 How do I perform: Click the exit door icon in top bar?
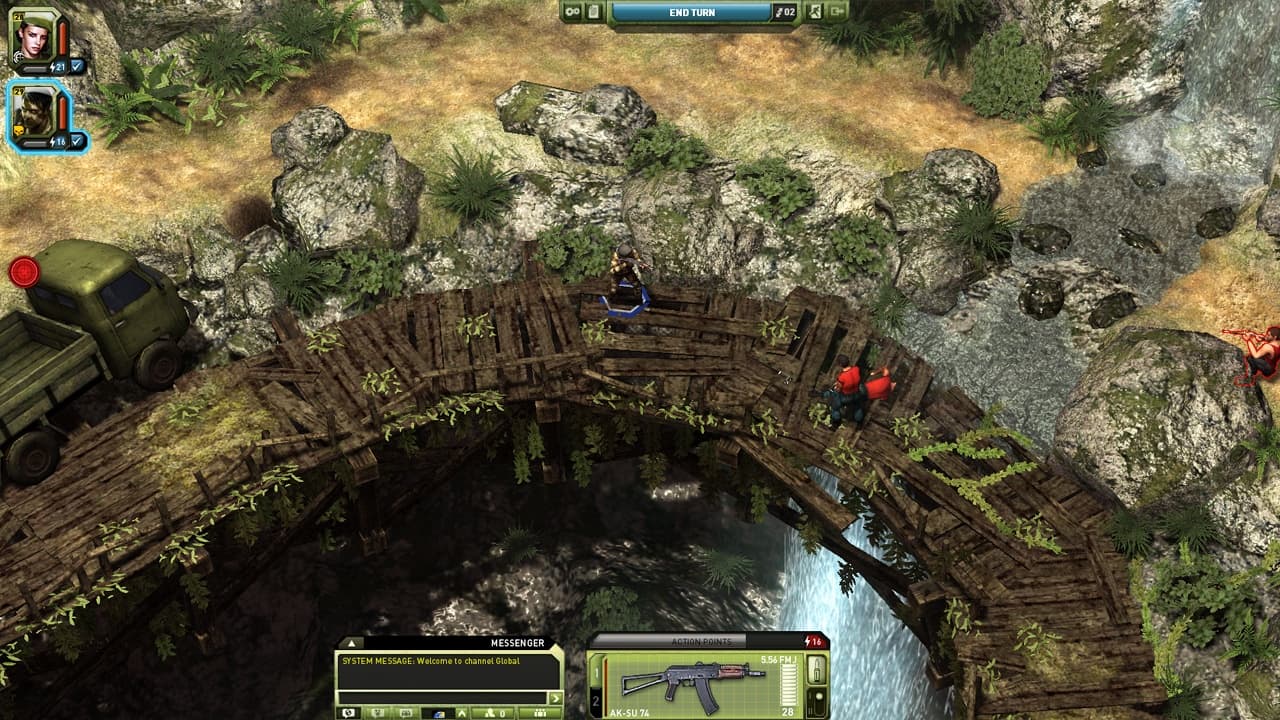[837, 12]
